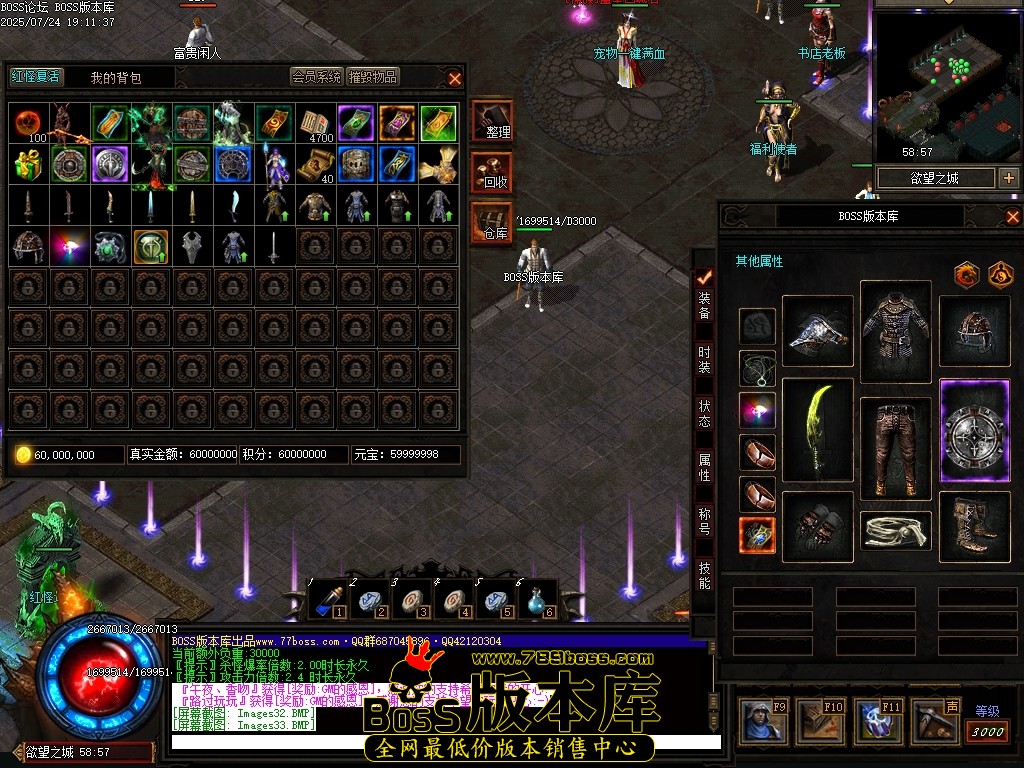The height and width of the screenshot is (768, 1024).
Task: Select the 摧毁物品 destroy item button
Action: click(373, 76)
